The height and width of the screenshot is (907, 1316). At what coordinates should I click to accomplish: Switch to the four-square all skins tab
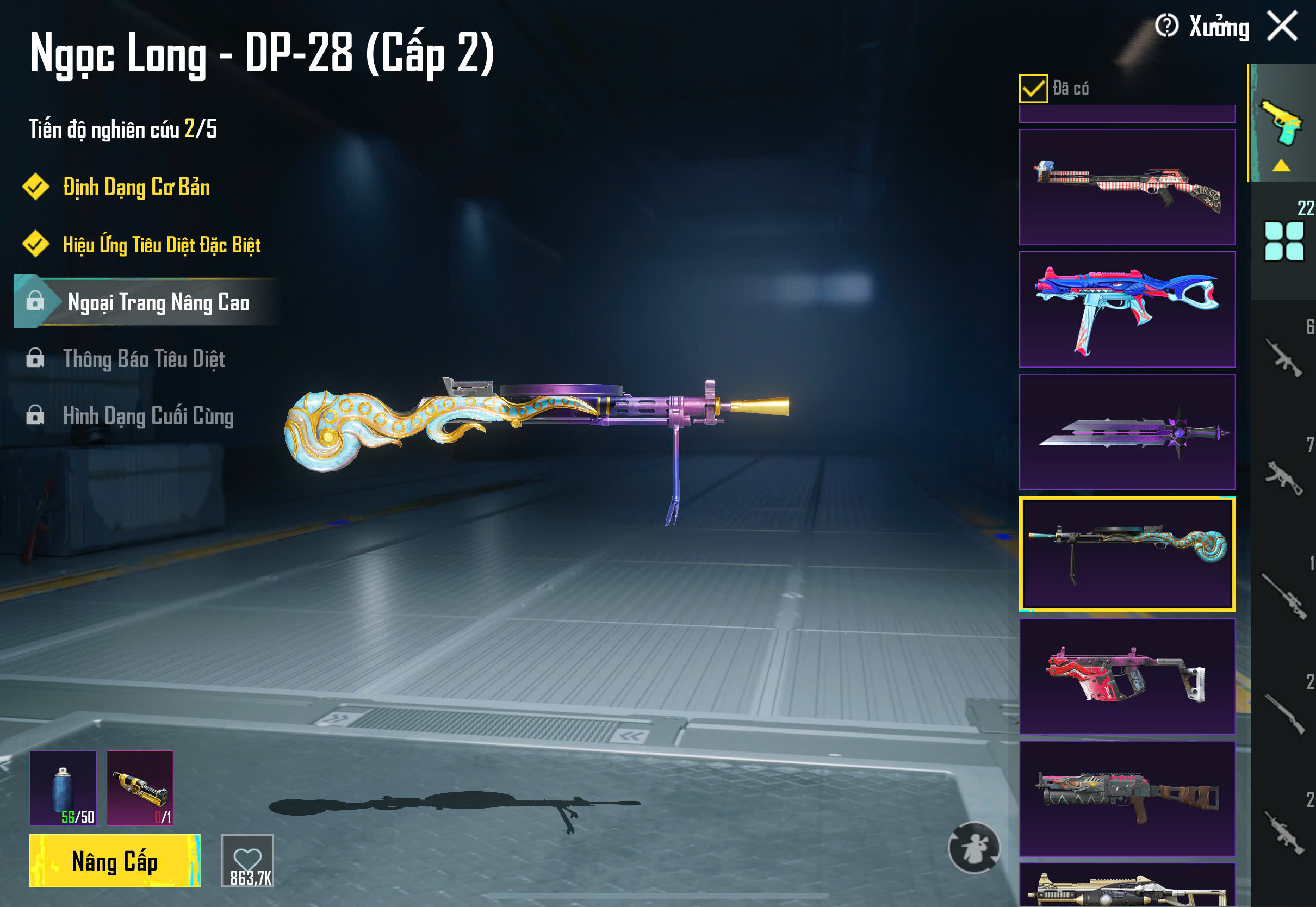1283,241
